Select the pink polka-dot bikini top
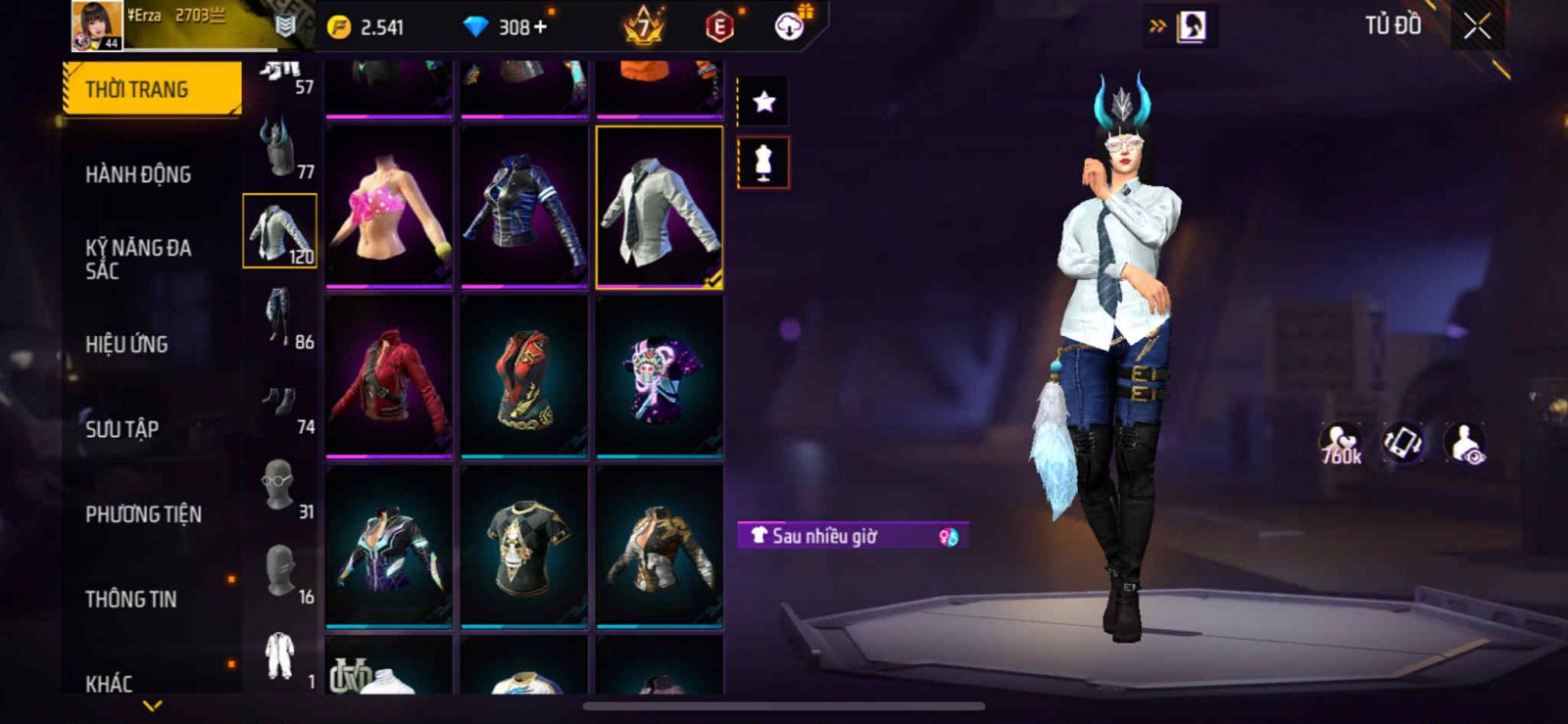Viewport: 1568px width, 724px height. click(389, 207)
